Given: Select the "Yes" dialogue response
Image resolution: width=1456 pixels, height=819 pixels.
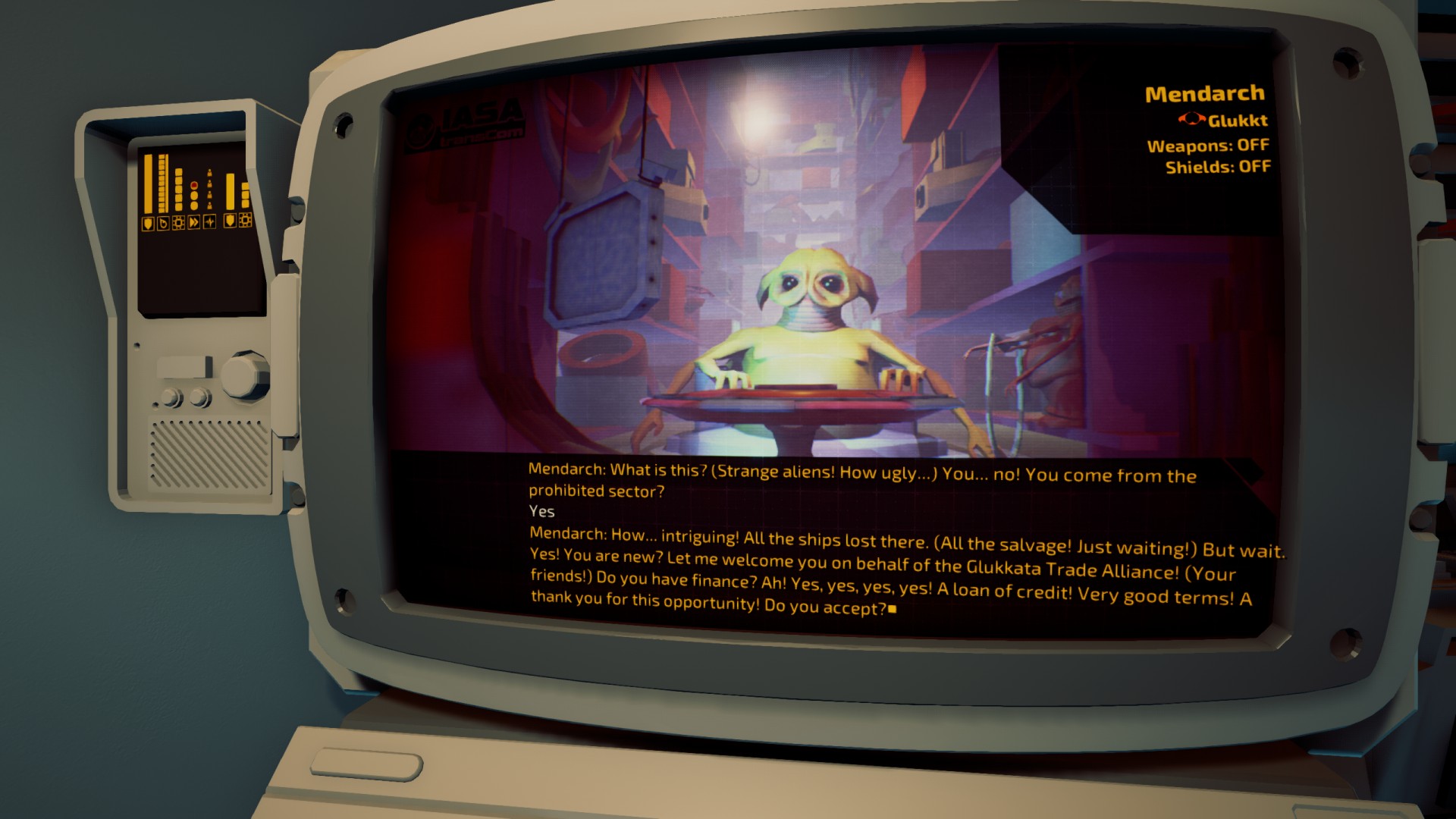Looking at the screenshot, I should click(541, 512).
